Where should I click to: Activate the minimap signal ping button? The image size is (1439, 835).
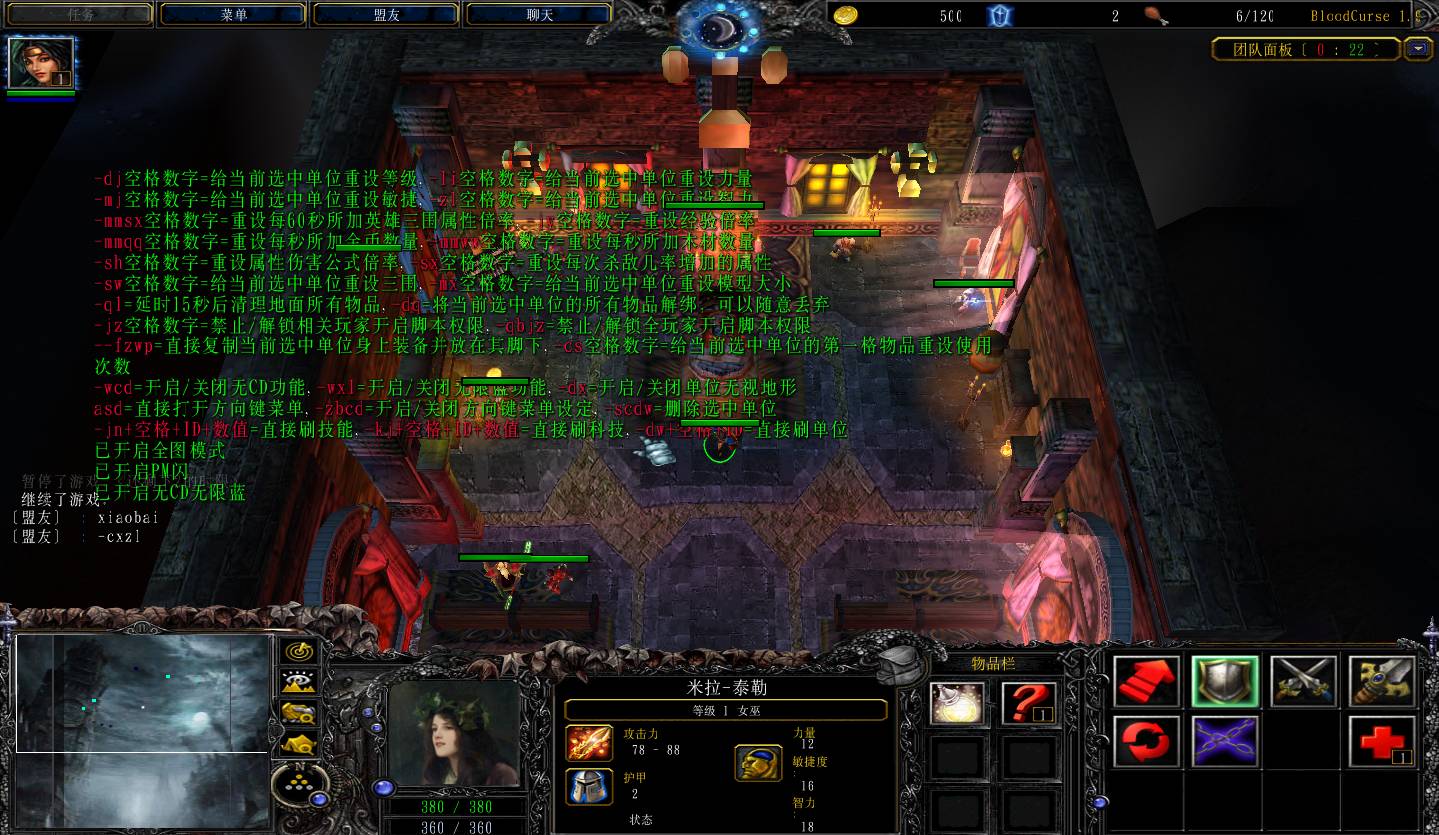click(297, 651)
